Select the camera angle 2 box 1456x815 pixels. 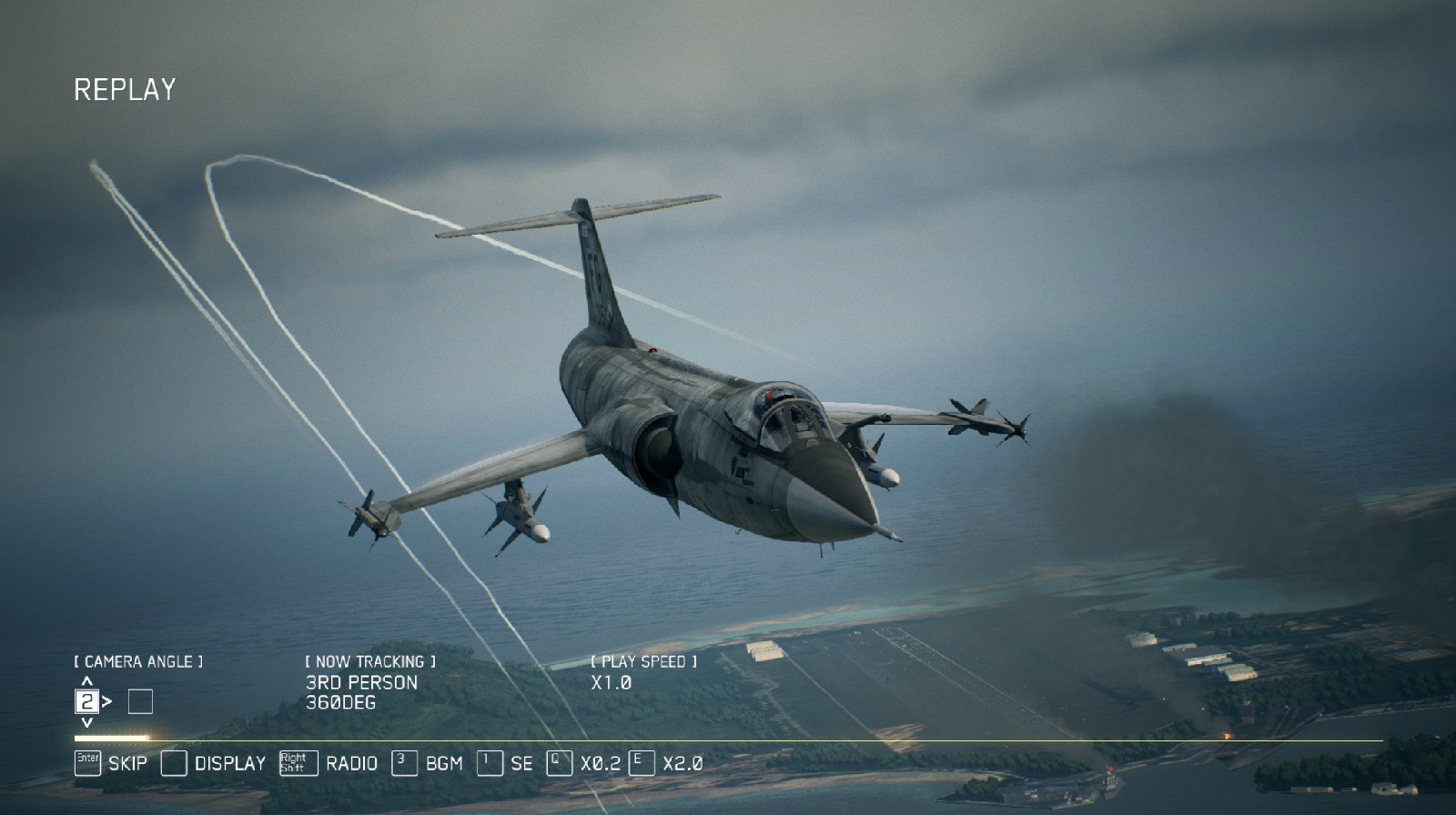(86, 701)
